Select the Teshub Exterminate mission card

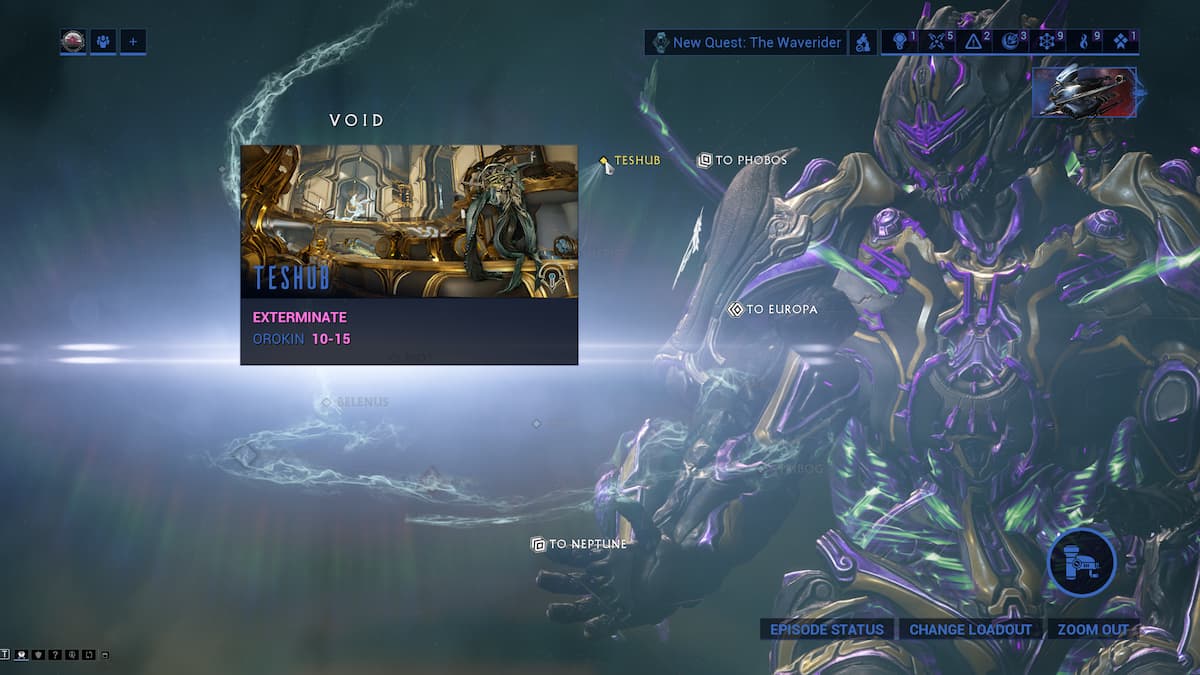point(409,254)
